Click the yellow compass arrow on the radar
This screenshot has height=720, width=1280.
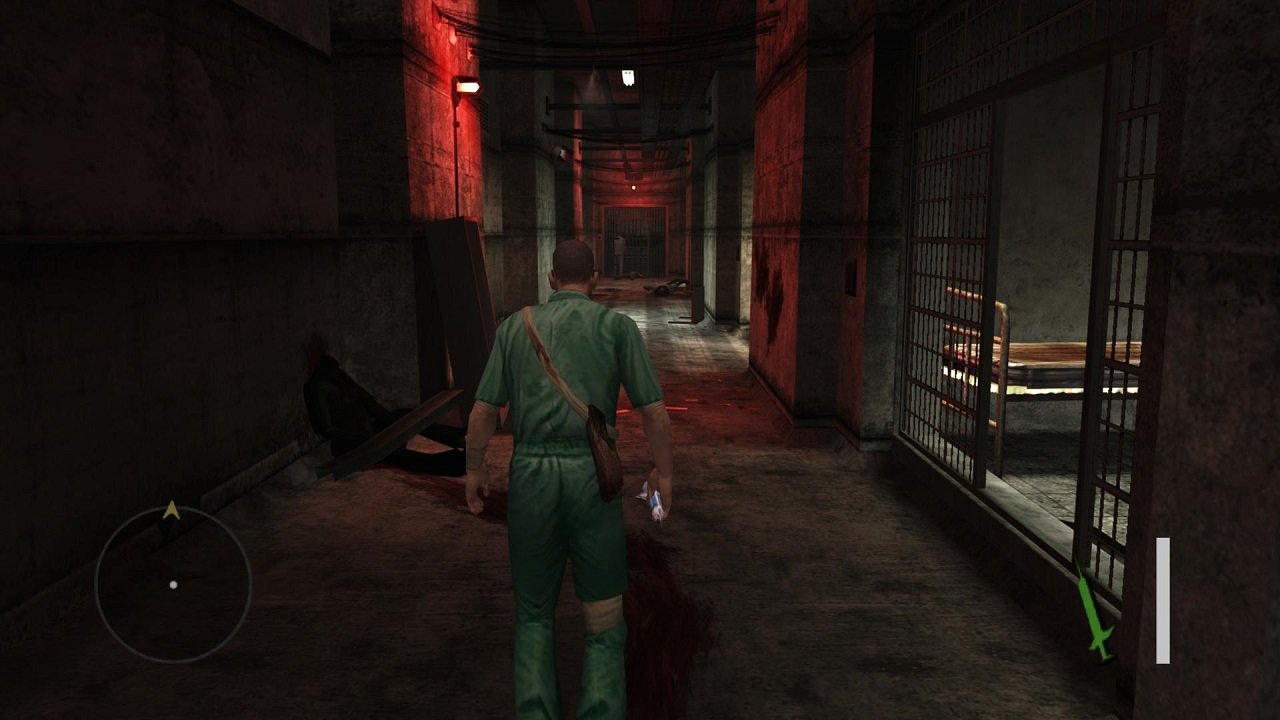pos(171,509)
